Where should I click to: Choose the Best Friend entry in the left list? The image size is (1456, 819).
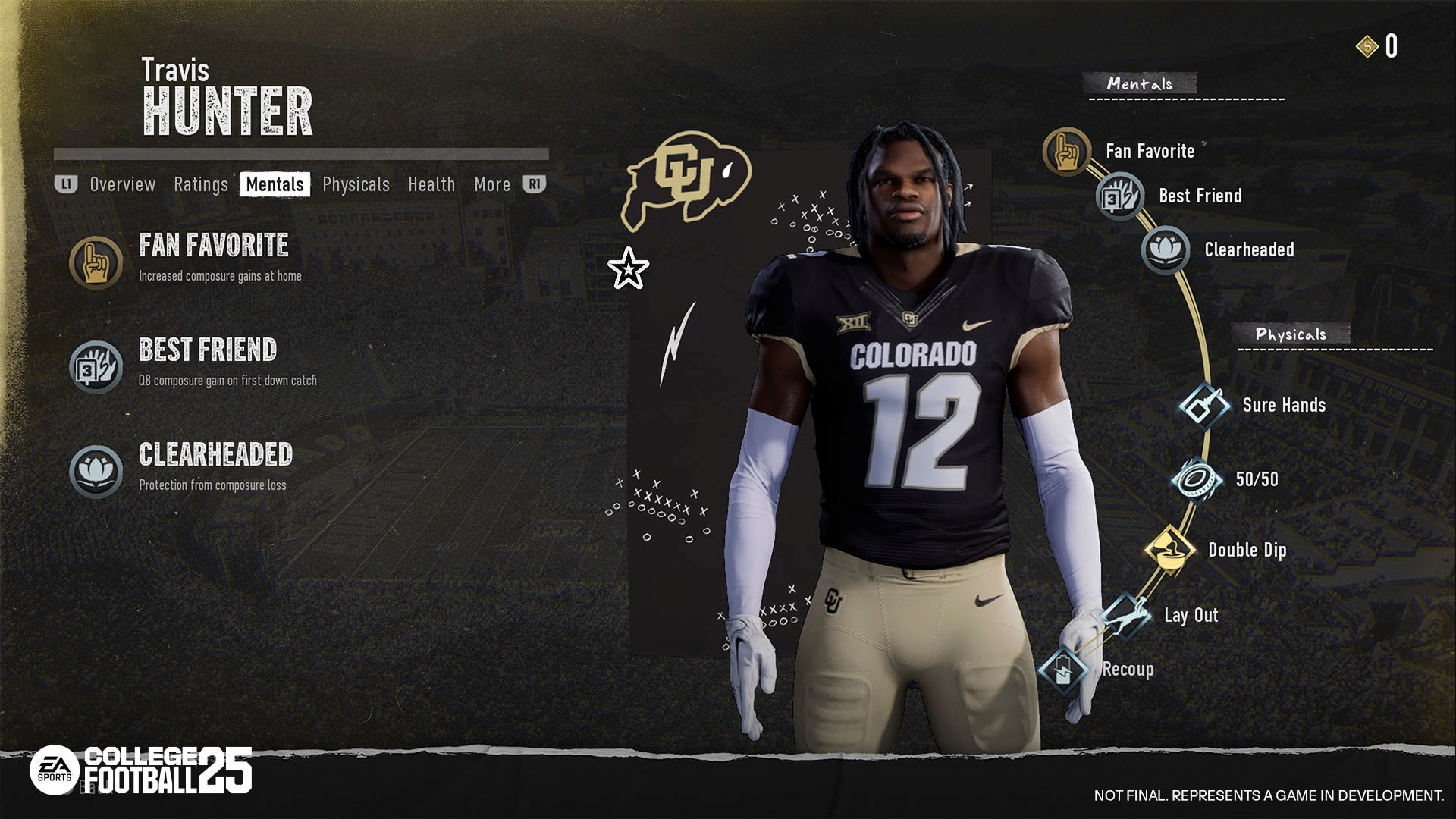(208, 350)
